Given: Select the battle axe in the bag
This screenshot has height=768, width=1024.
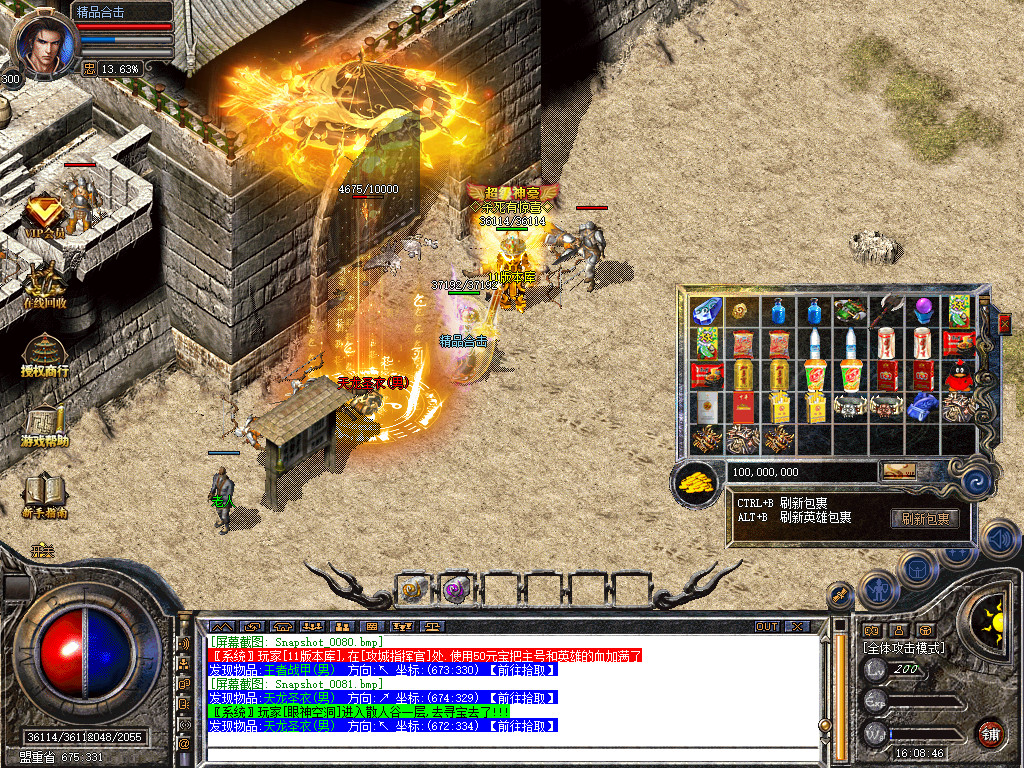Looking at the screenshot, I should [886, 311].
